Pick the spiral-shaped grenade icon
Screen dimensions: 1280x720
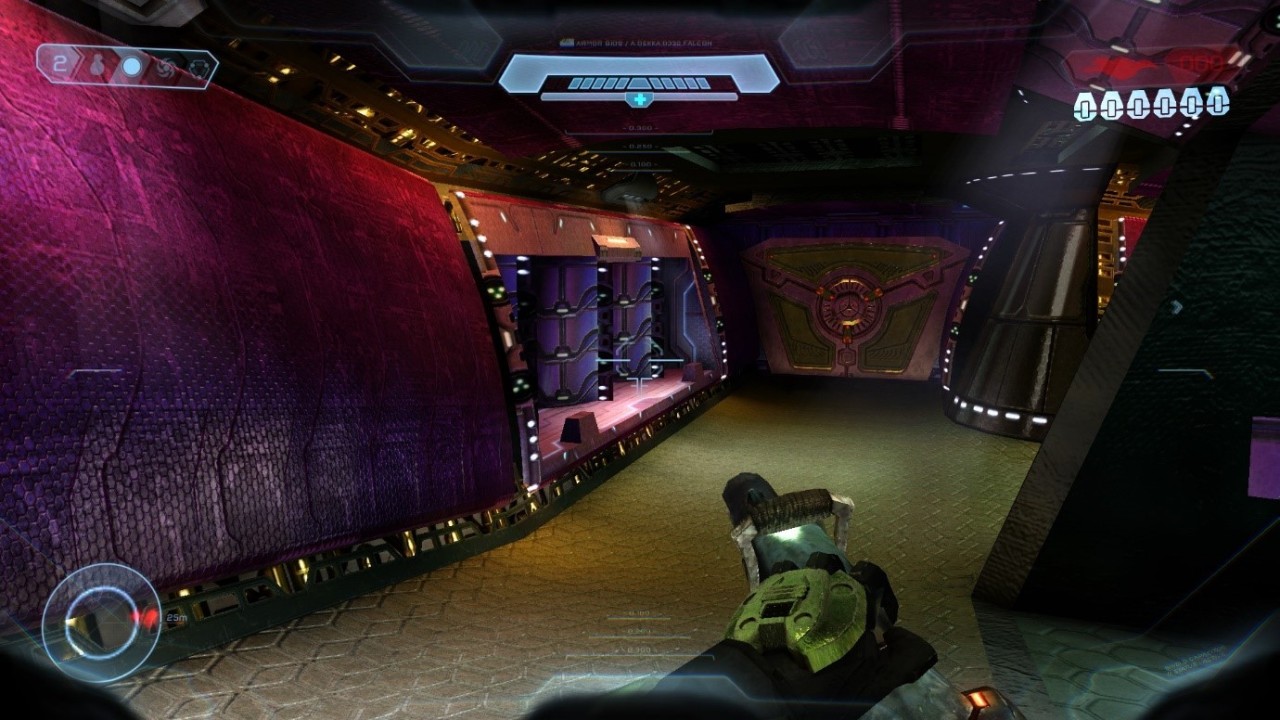point(167,68)
